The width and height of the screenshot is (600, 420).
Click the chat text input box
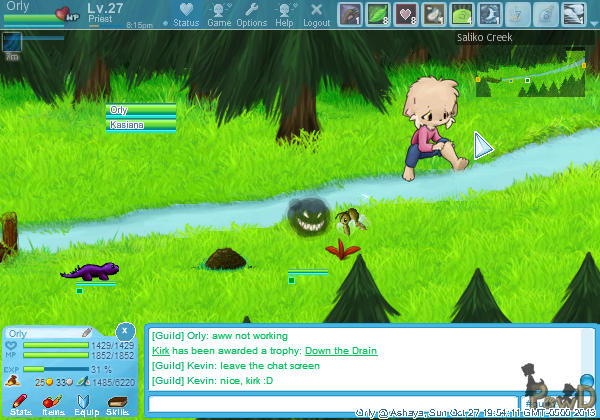[332, 404]
